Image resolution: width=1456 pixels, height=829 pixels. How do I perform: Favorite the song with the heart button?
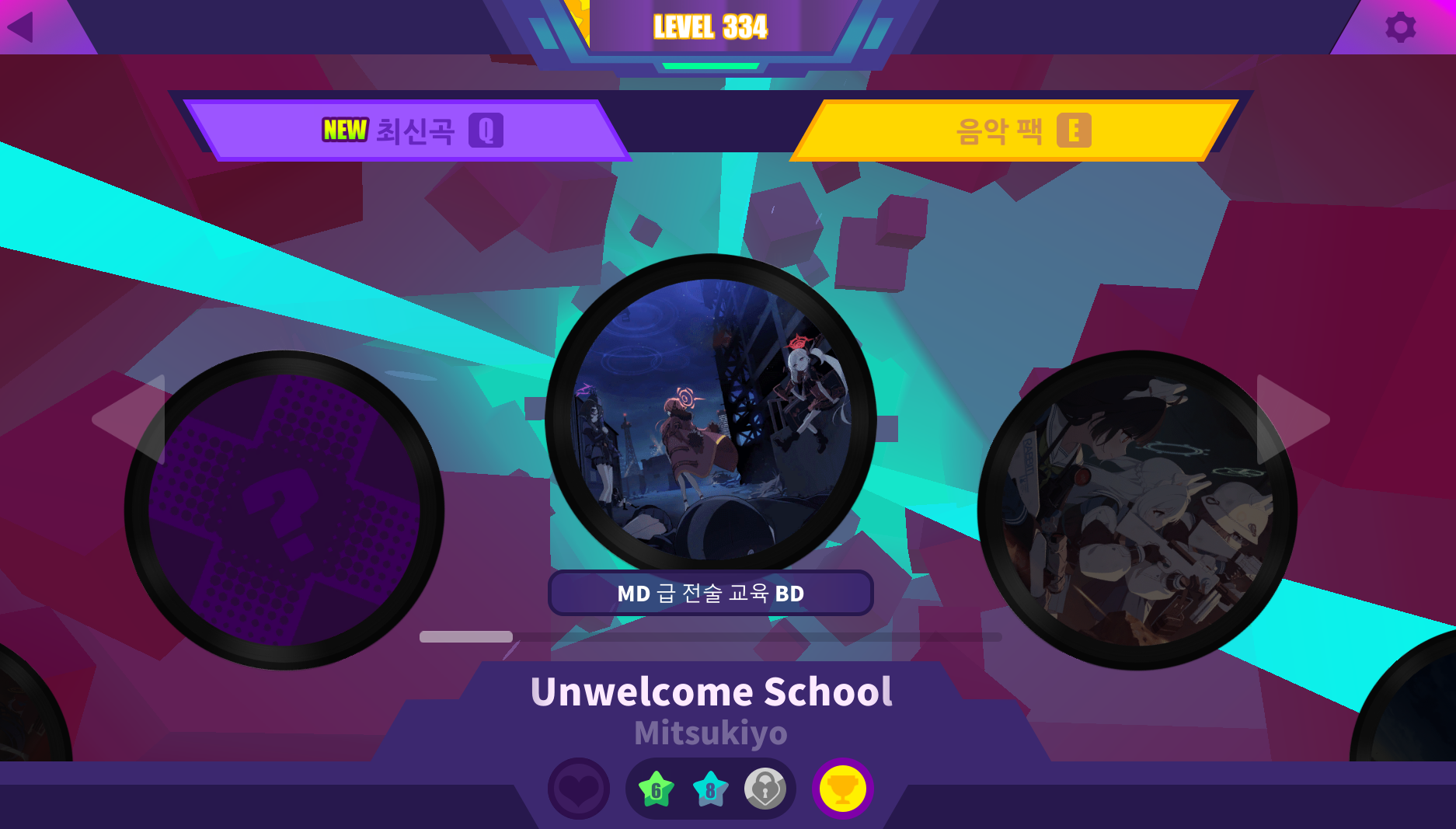point(579,789)
